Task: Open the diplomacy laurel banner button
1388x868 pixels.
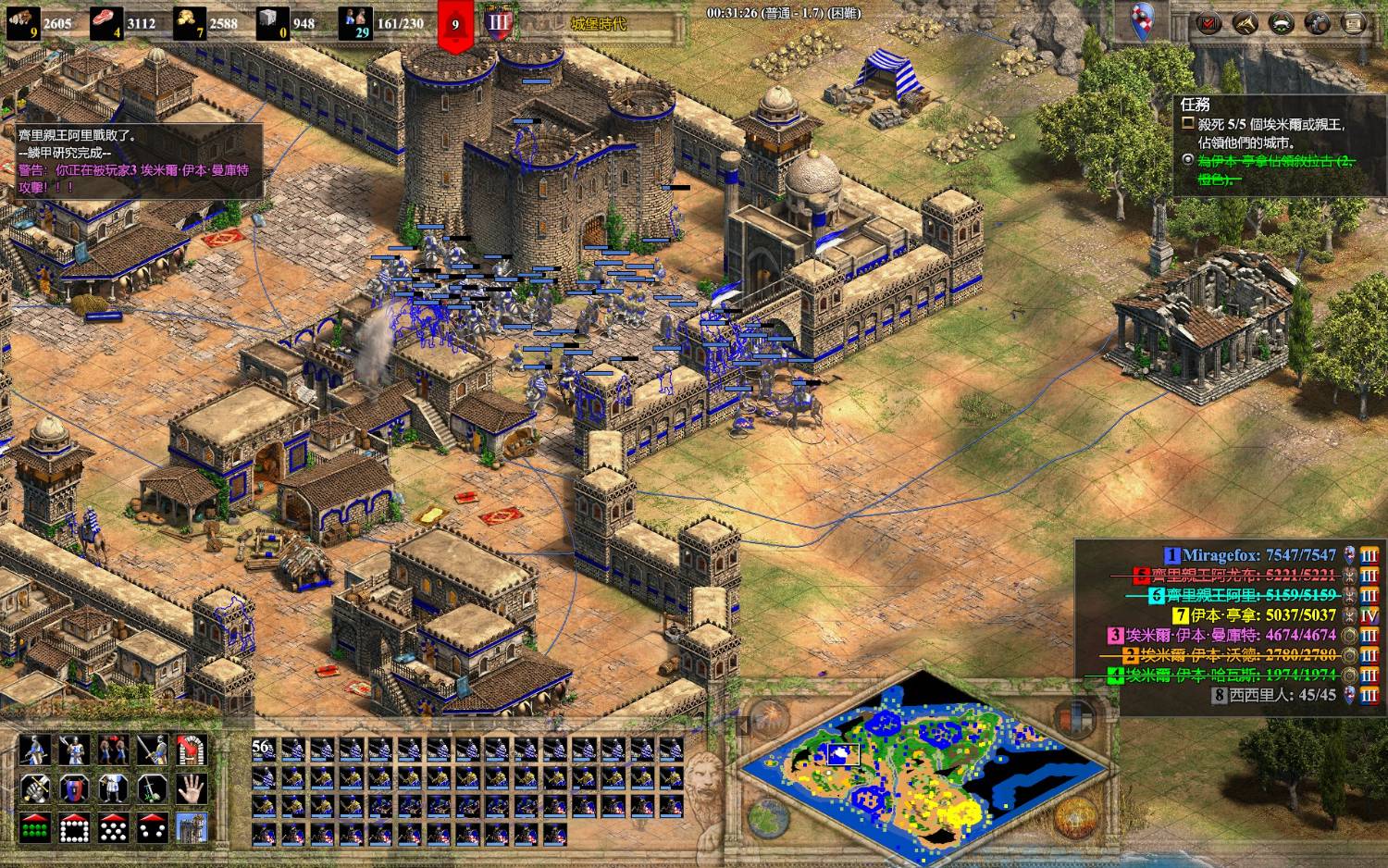Action: point(1281,23)
